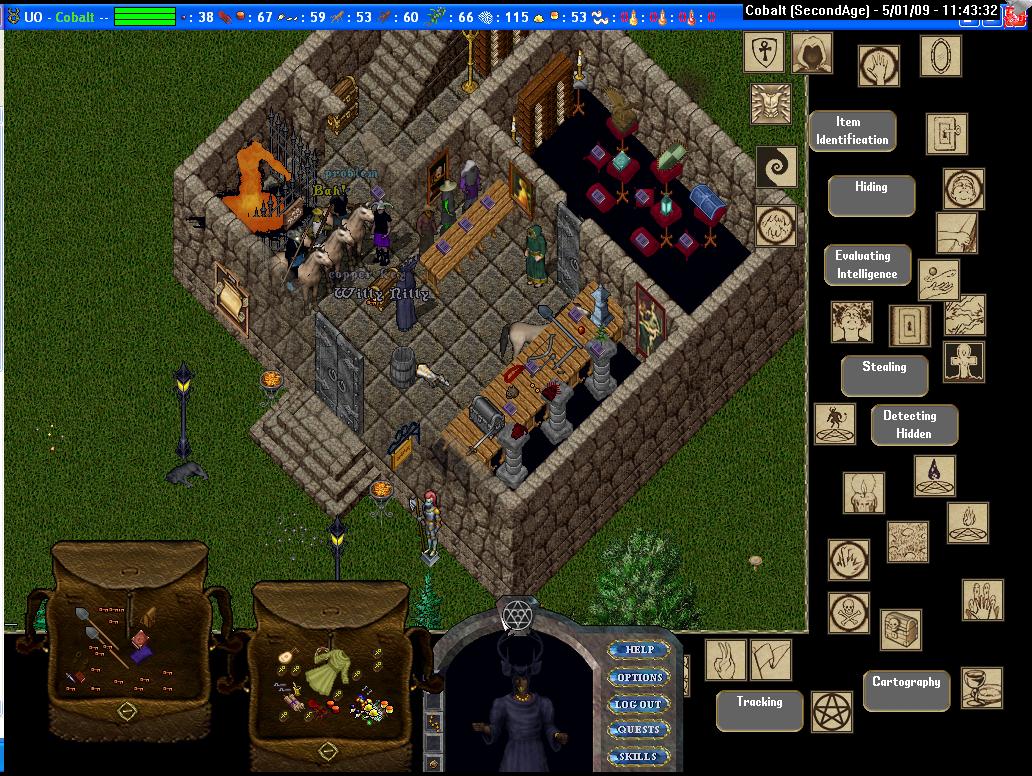The height and width of the screenshot is (776, 1032).
Task: Use the Item Identification skill button
Action: click(x=851, y=131)
